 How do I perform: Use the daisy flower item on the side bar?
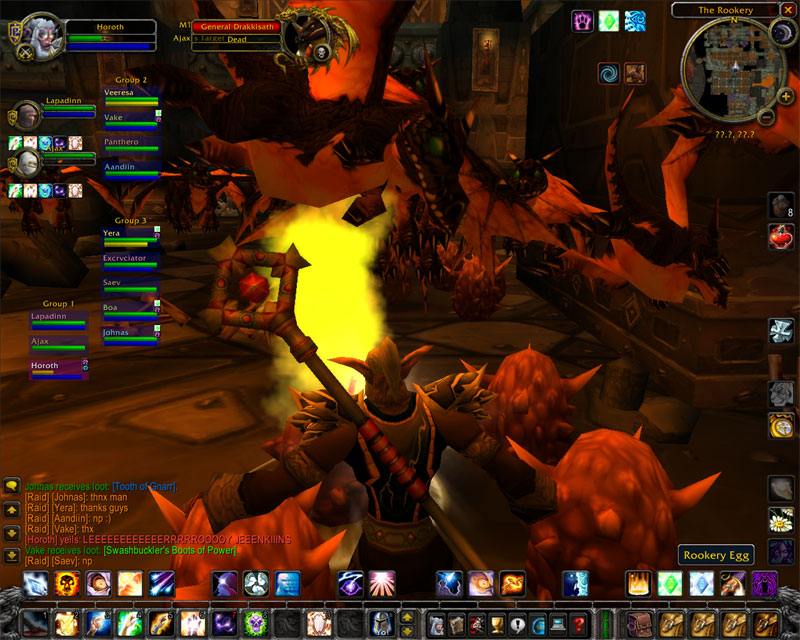(x=780, y=520)
